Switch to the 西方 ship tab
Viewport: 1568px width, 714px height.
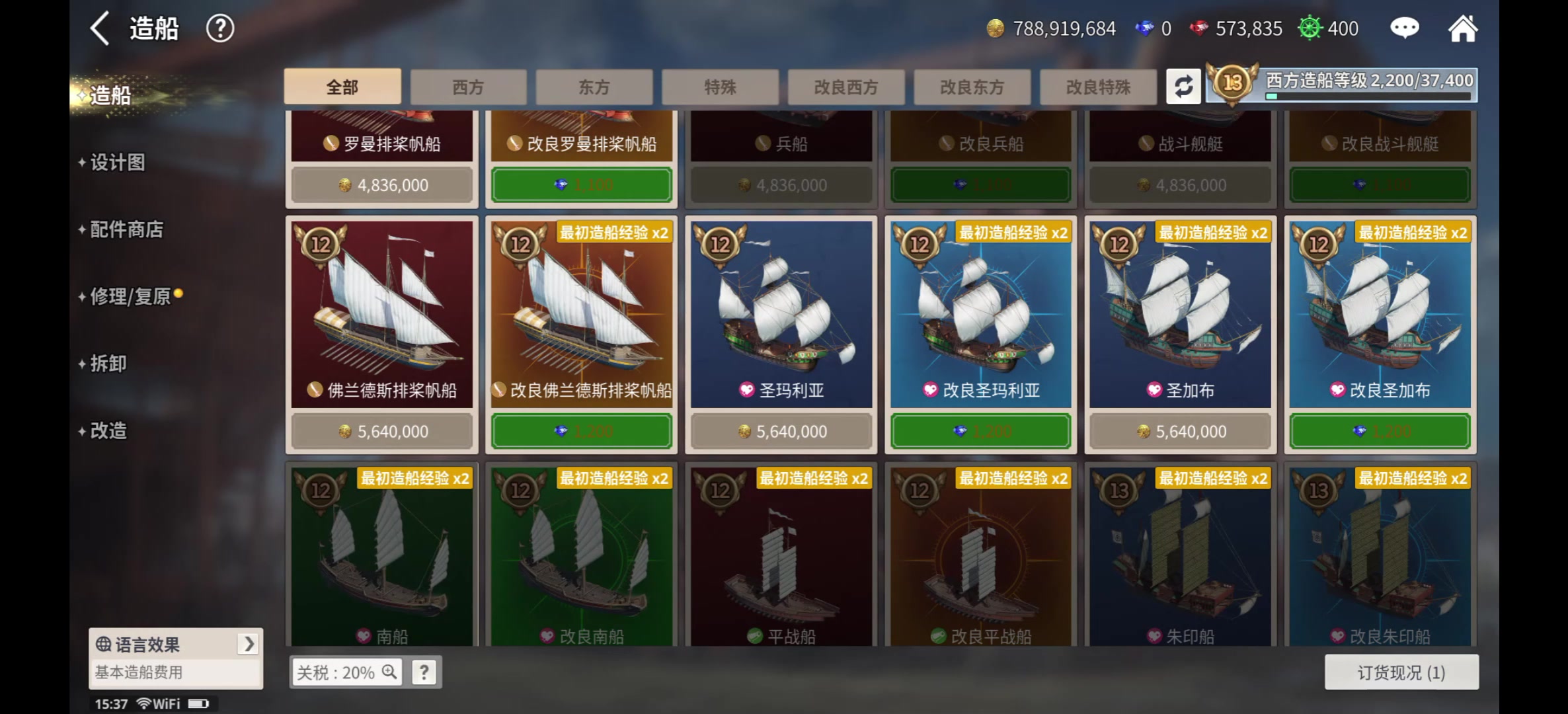469,87
